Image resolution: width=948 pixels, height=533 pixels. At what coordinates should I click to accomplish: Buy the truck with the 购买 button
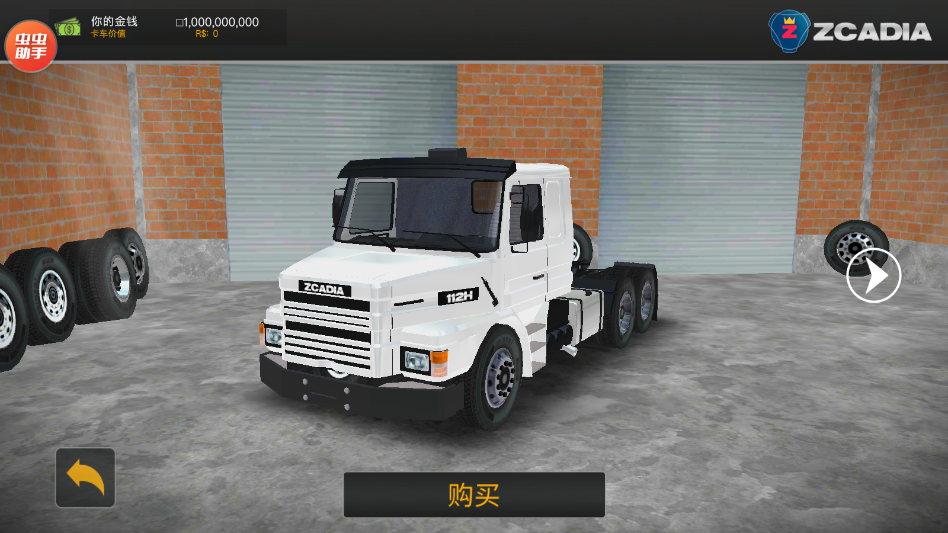474,495
